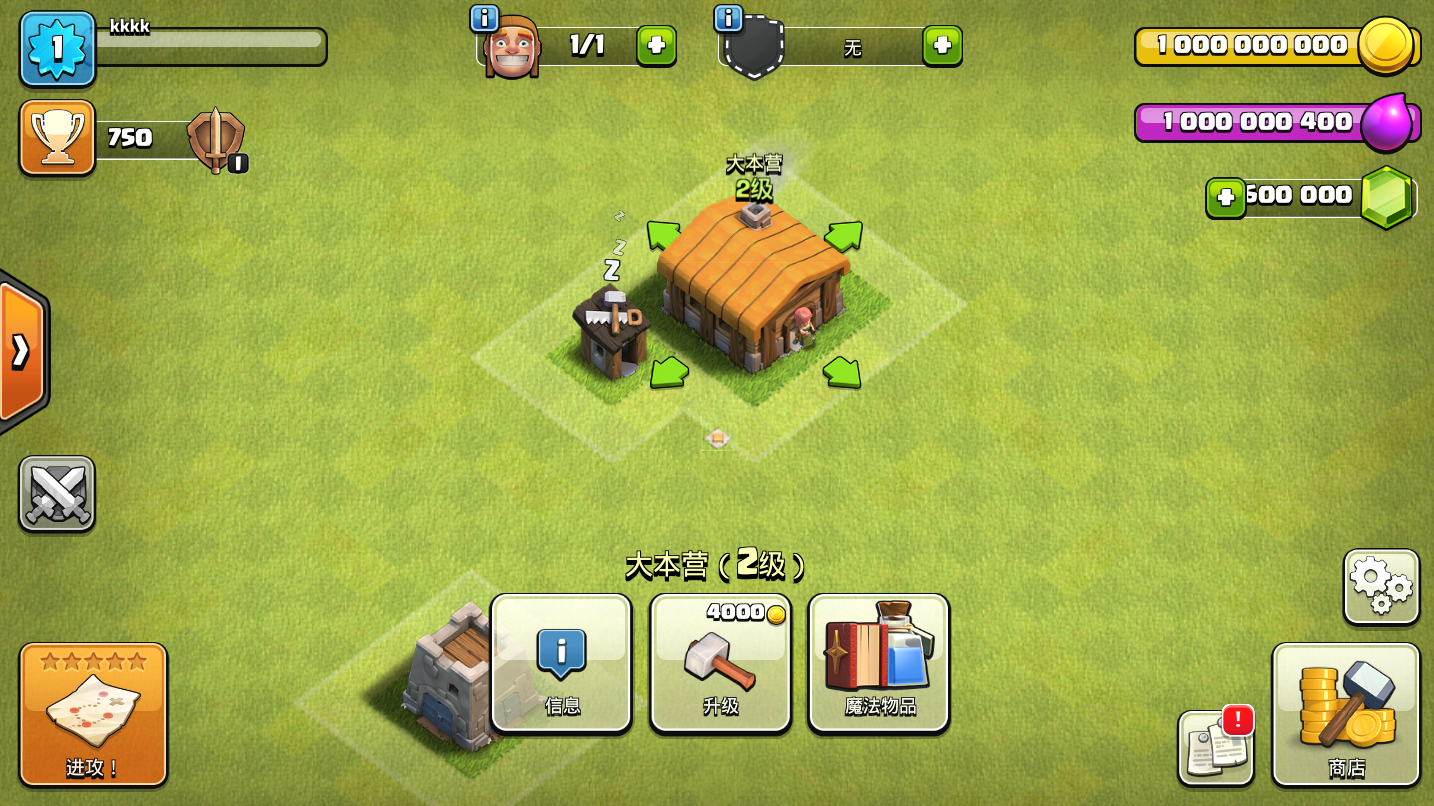Open the 商店 shop
1434x806 pixels.
tap(1346, 714)
